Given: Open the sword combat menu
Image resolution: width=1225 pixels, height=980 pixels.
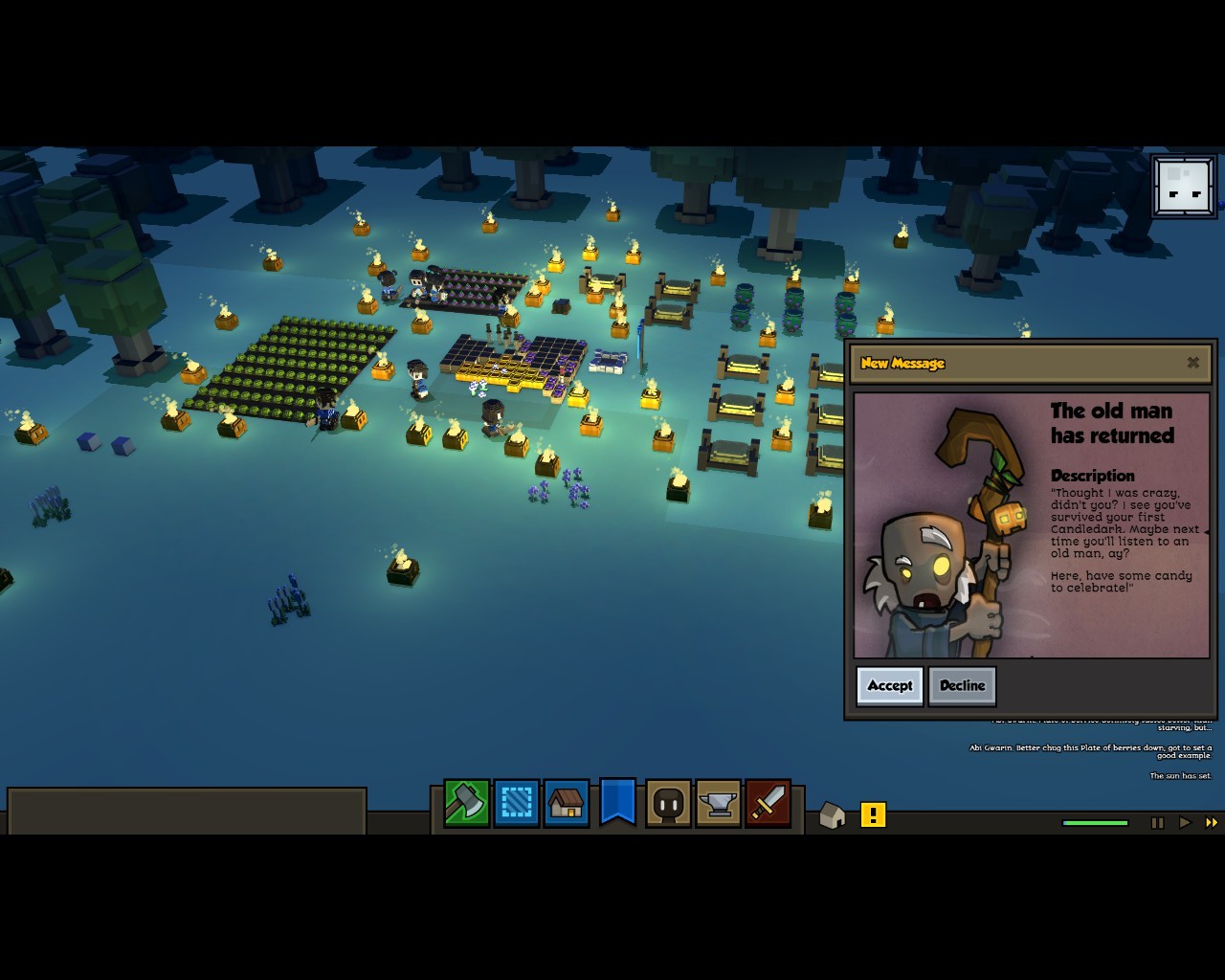Looking at the screenshot, I should click(x=768, y=803).
